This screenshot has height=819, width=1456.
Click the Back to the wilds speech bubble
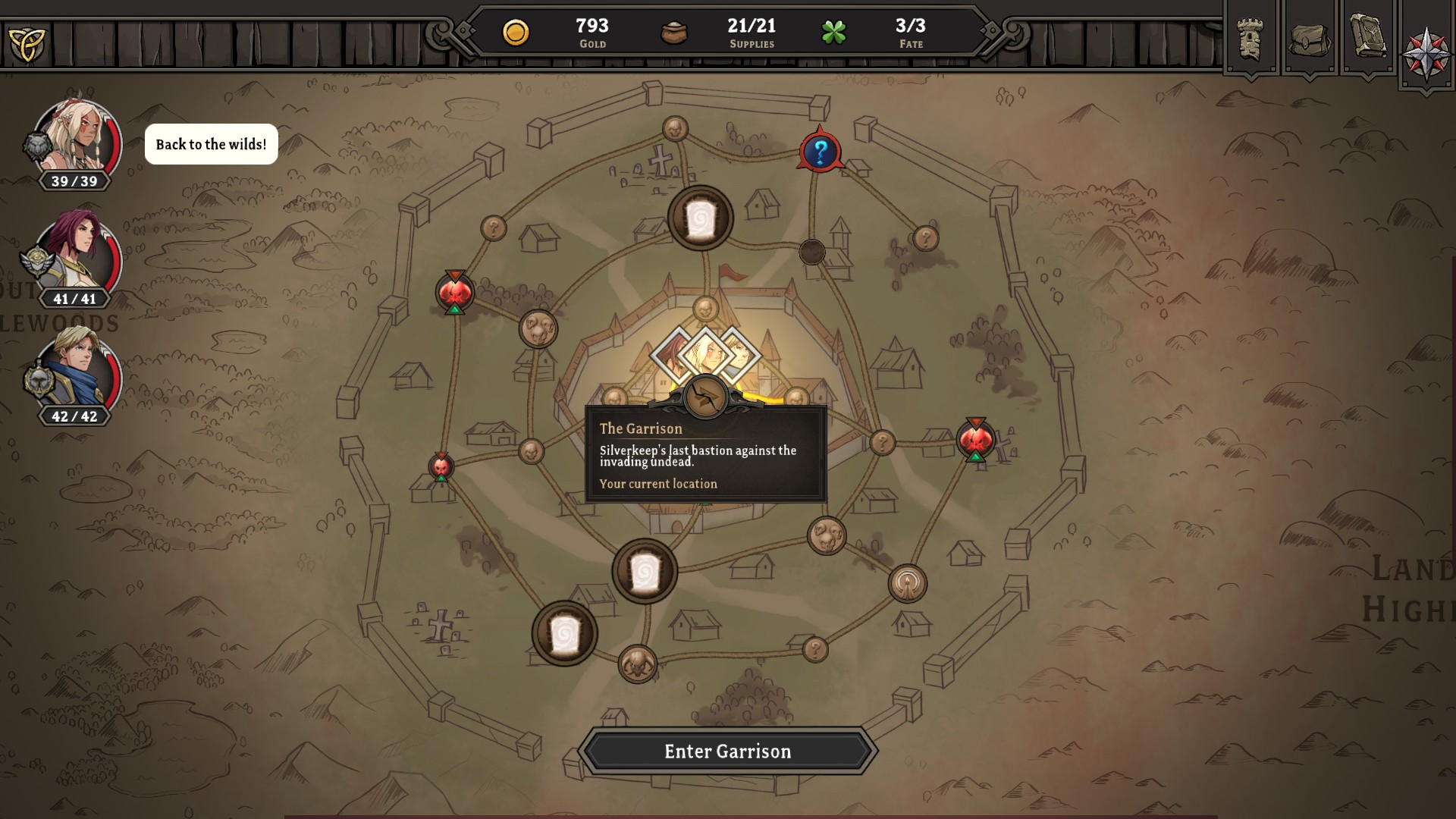click(211, 143)
